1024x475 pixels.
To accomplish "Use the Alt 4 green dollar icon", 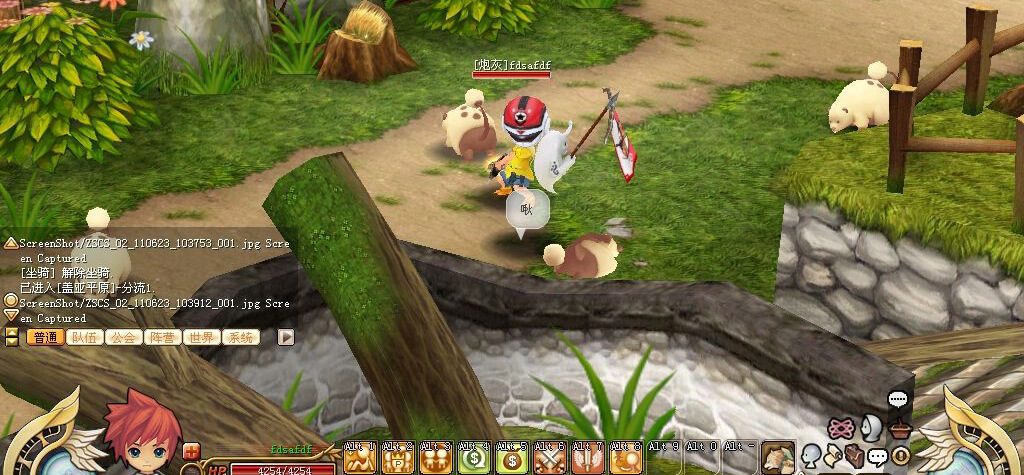I will click(x=473, y=459).
